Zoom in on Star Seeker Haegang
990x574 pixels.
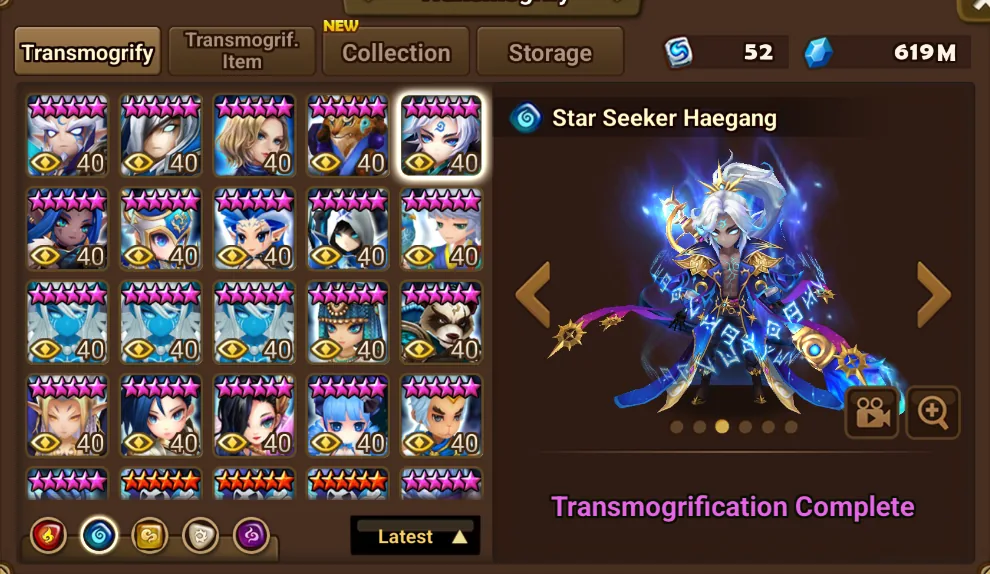933,413
